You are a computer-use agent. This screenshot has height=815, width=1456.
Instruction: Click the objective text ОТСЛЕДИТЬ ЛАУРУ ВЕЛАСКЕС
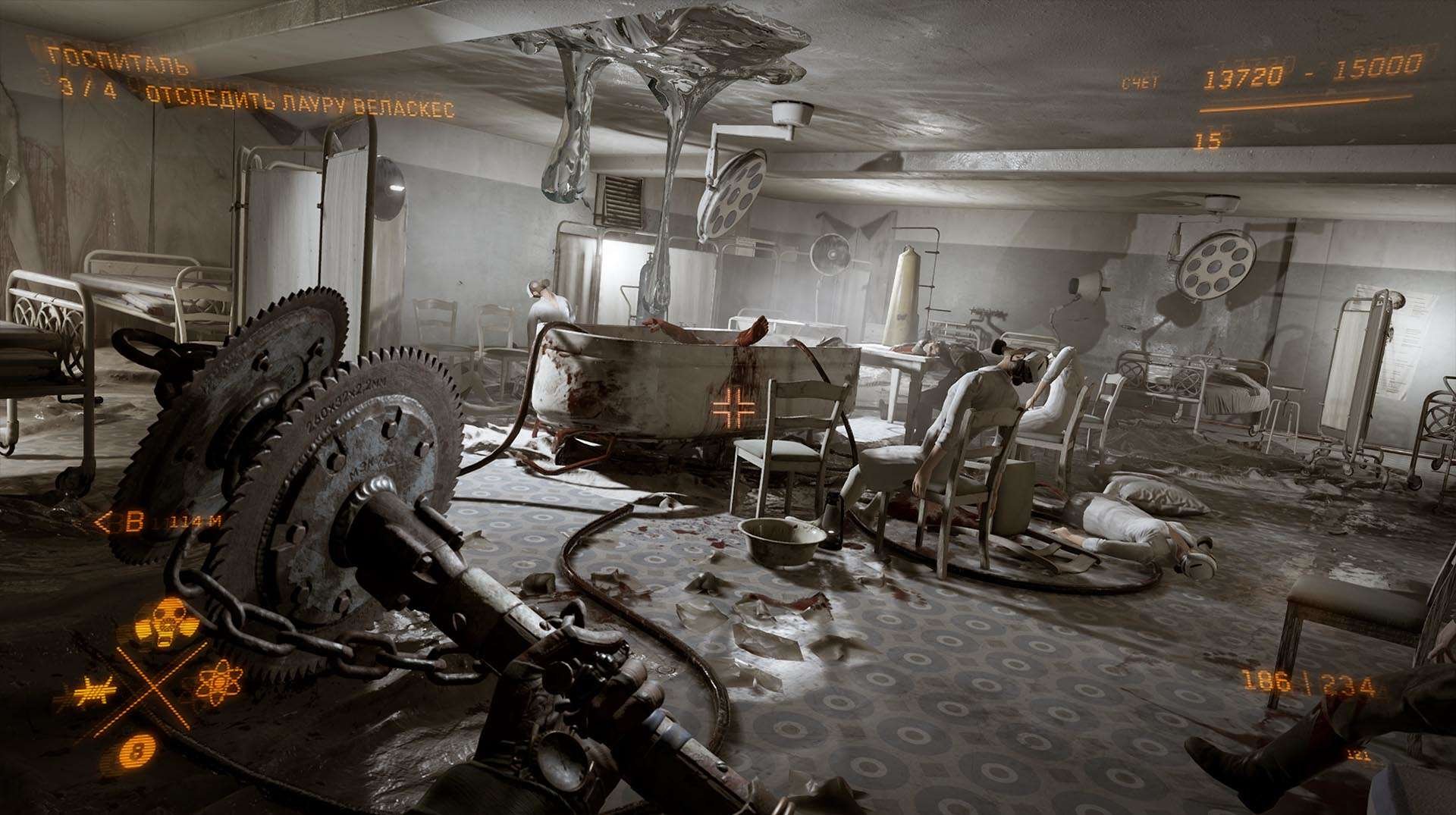point(303,100)
